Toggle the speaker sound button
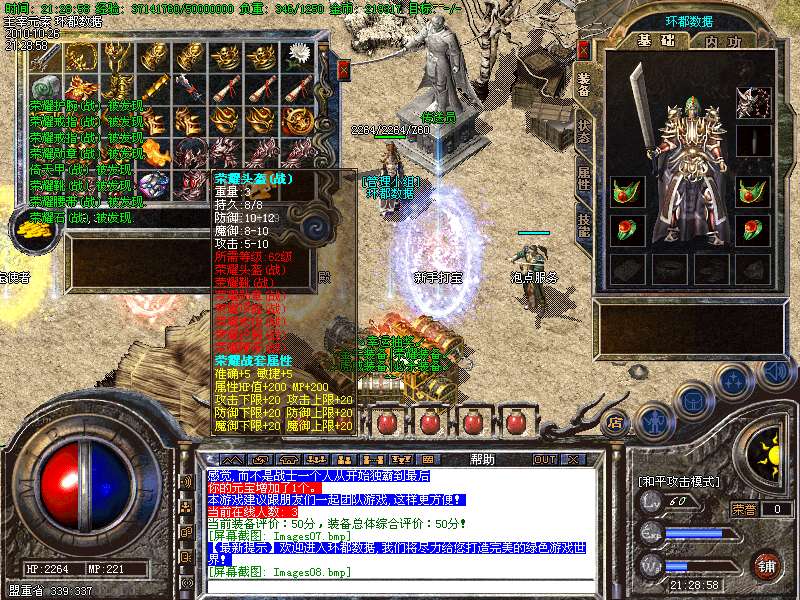This screenshot has height=600, width=800. (x=775, y=371)
